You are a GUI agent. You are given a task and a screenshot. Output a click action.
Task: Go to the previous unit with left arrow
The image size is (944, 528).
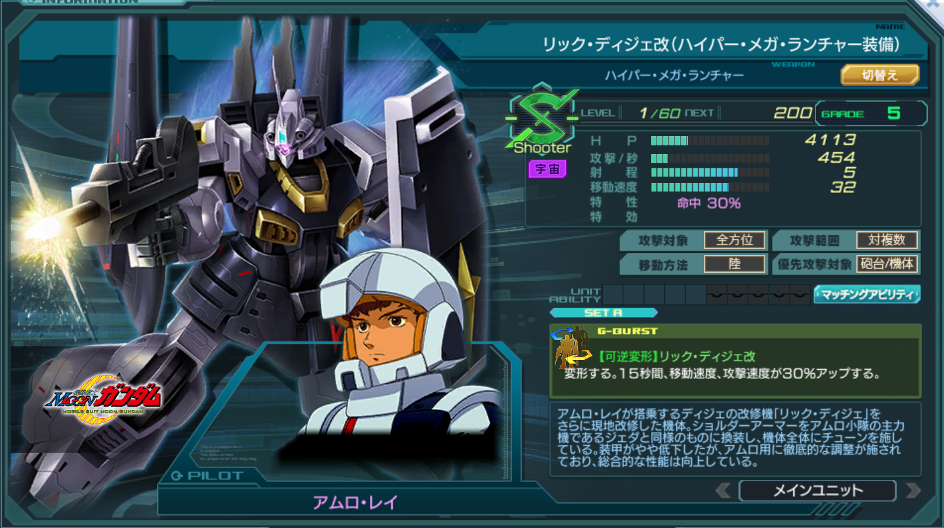[x=723, y=491]
